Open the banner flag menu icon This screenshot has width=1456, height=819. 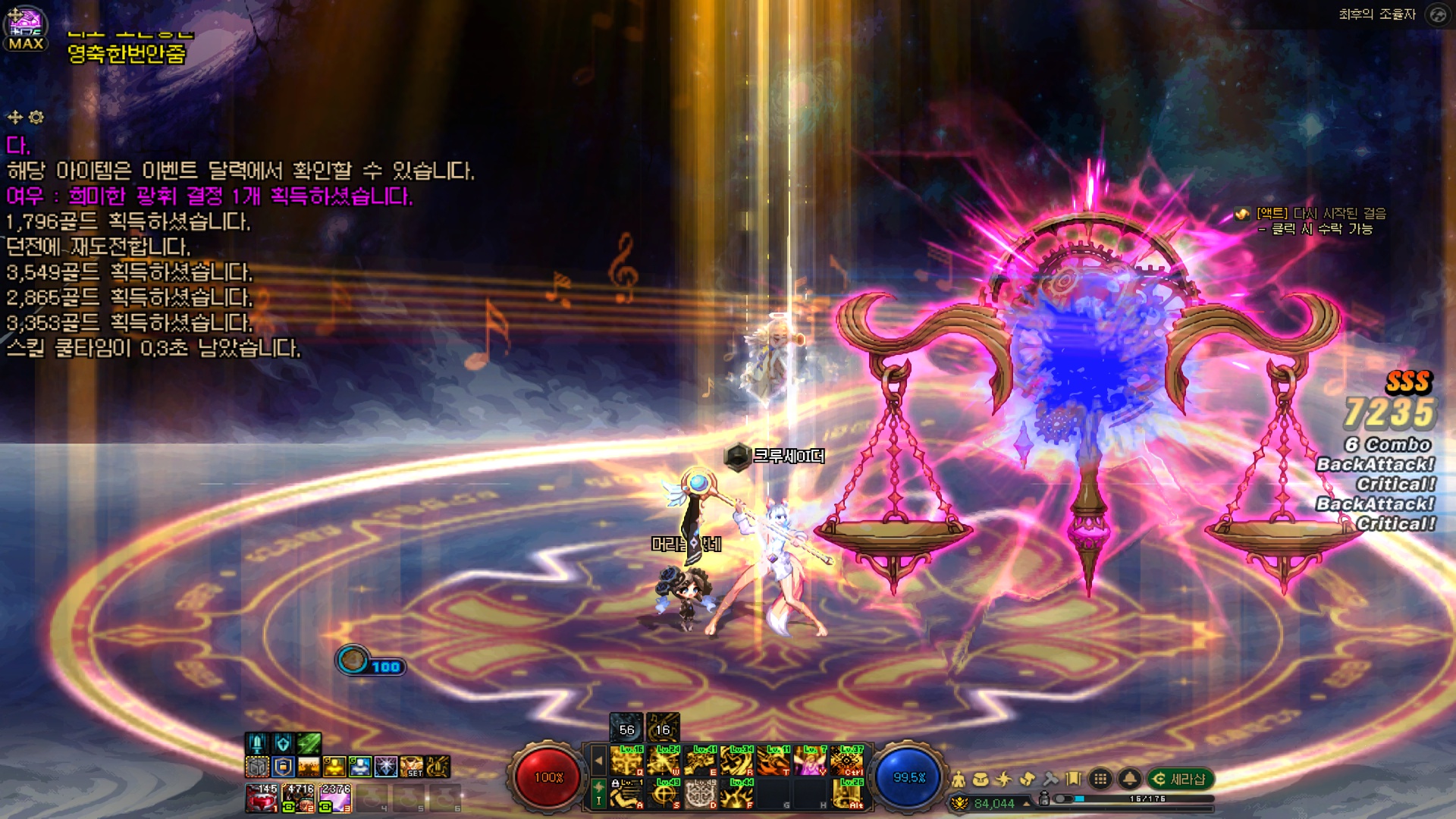coord(1073,779)
